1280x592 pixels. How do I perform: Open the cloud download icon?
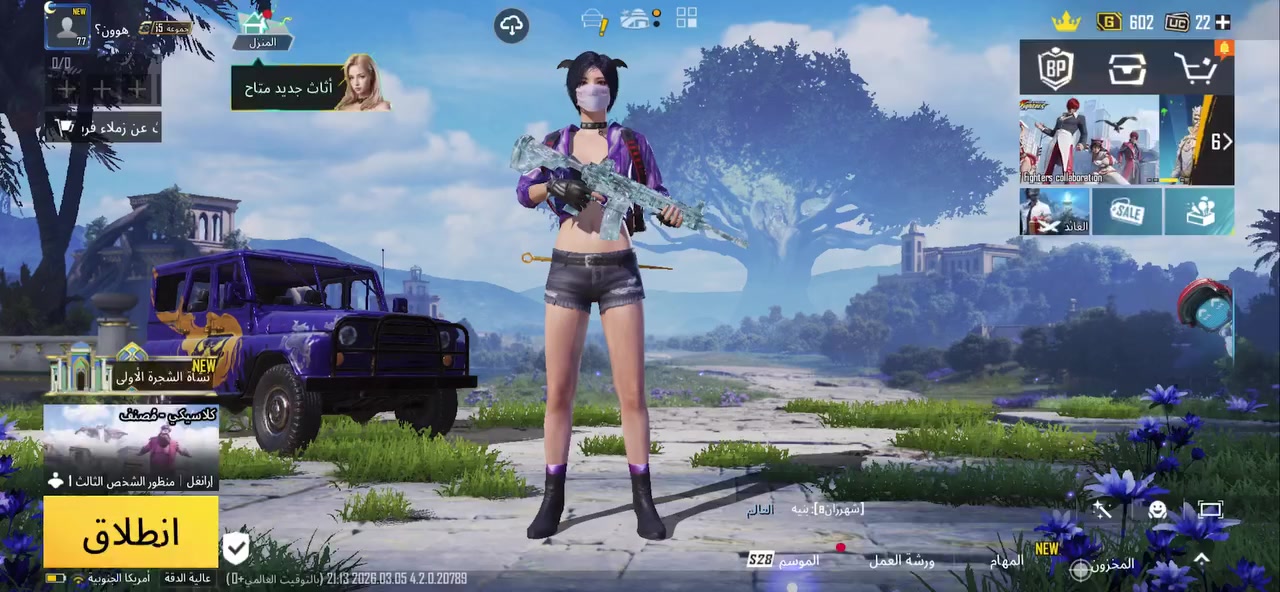[x=511, y=26]
